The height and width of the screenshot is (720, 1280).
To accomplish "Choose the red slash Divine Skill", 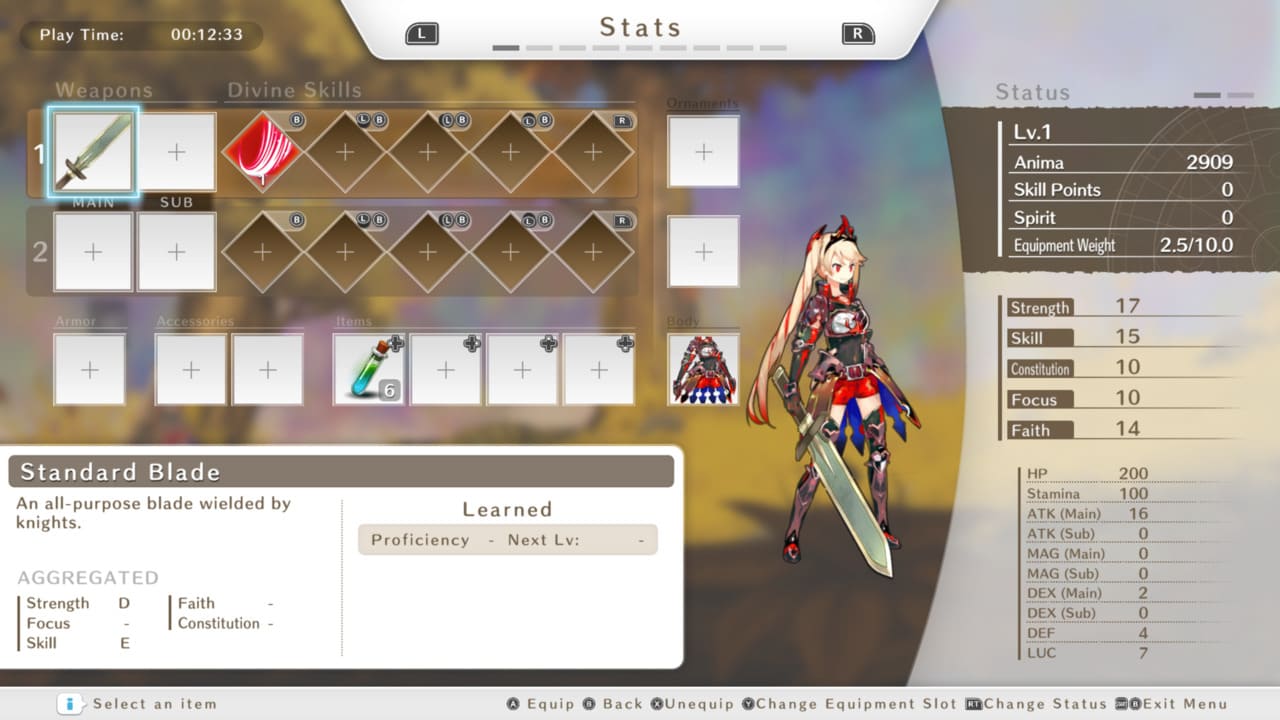I will click(262, 152).
